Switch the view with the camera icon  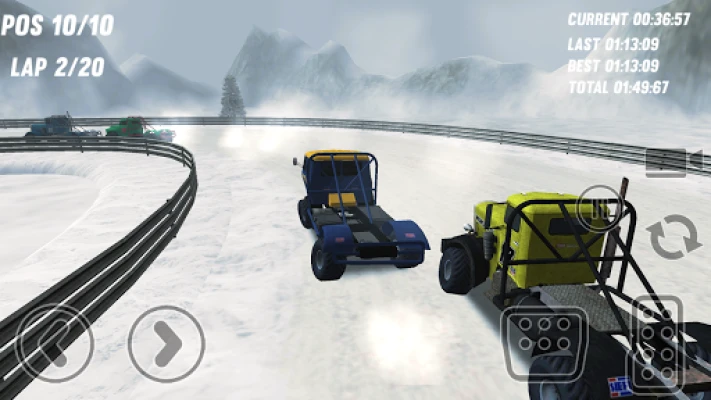pyautogui.click(x=665, y=162)
